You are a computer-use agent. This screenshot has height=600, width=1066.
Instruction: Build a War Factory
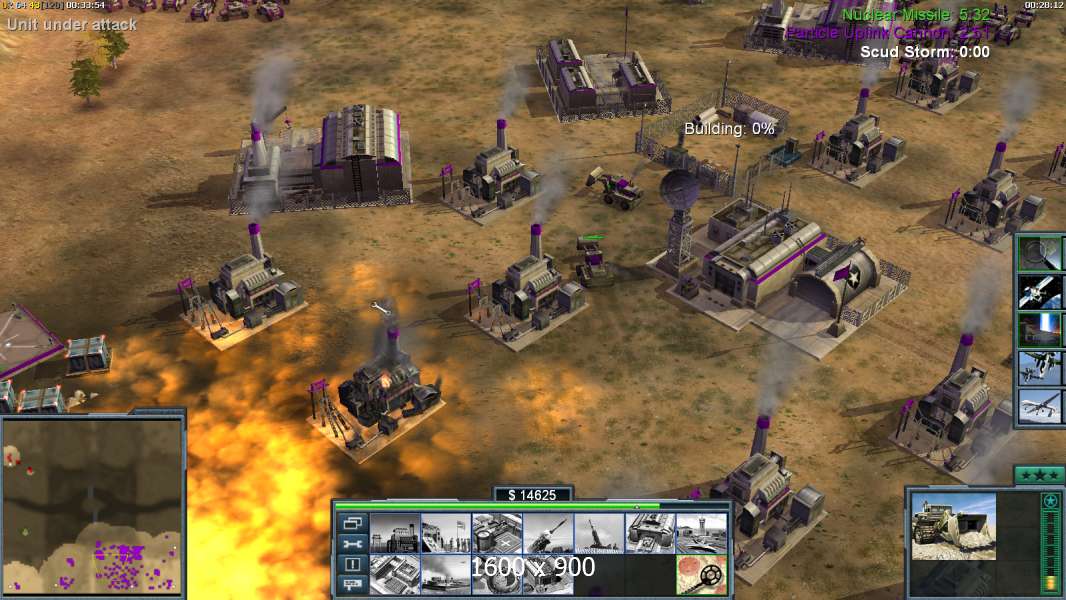649,533
